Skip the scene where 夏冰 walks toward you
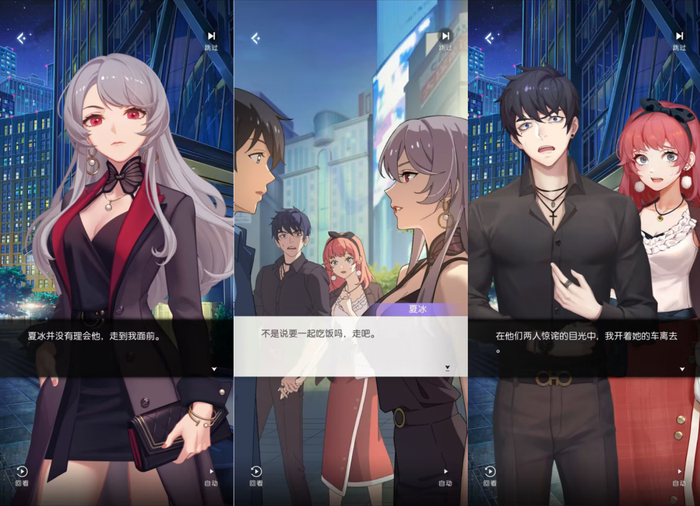 (211, 39)
